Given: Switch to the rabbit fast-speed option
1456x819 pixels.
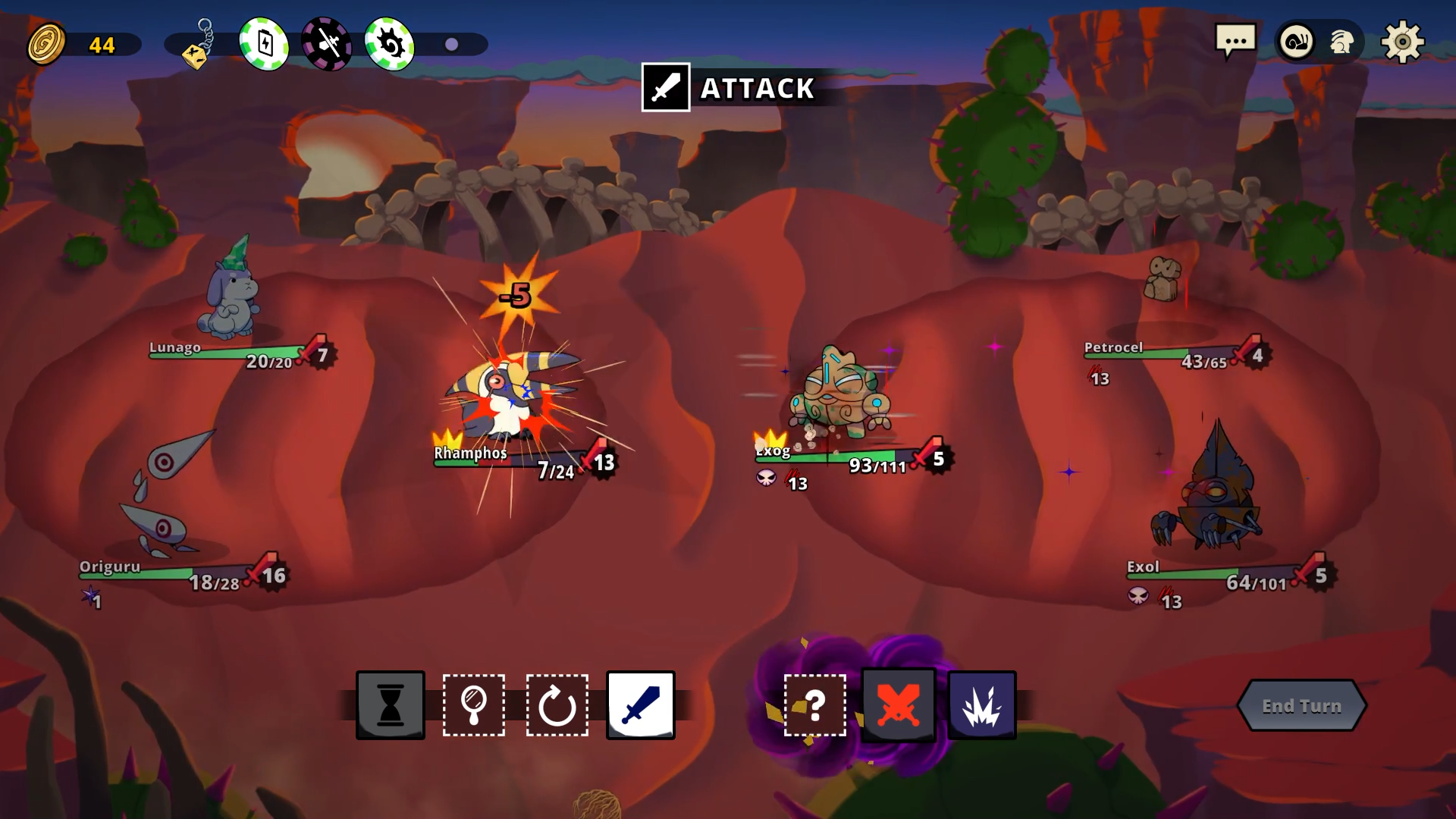Looking at the screenshot, I should pos(1341,42).
